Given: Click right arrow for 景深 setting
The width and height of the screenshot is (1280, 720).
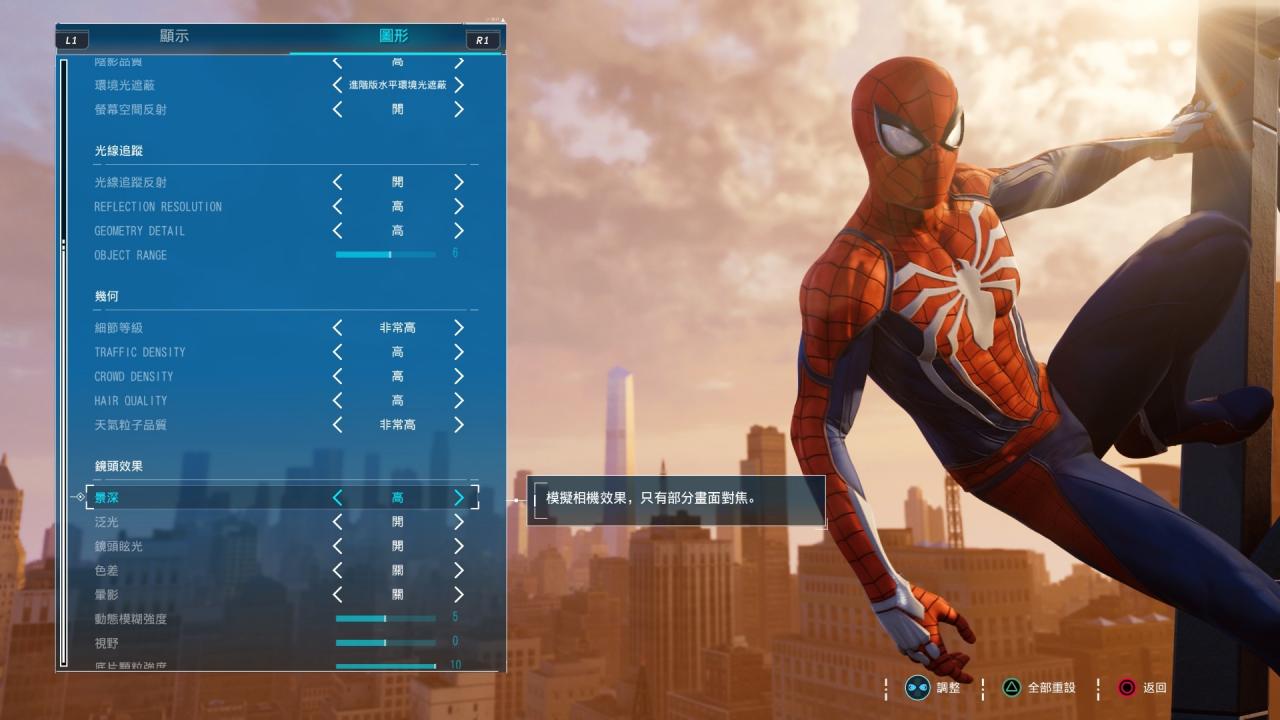Looking at the screenshot, I should [x=459, y=497].
